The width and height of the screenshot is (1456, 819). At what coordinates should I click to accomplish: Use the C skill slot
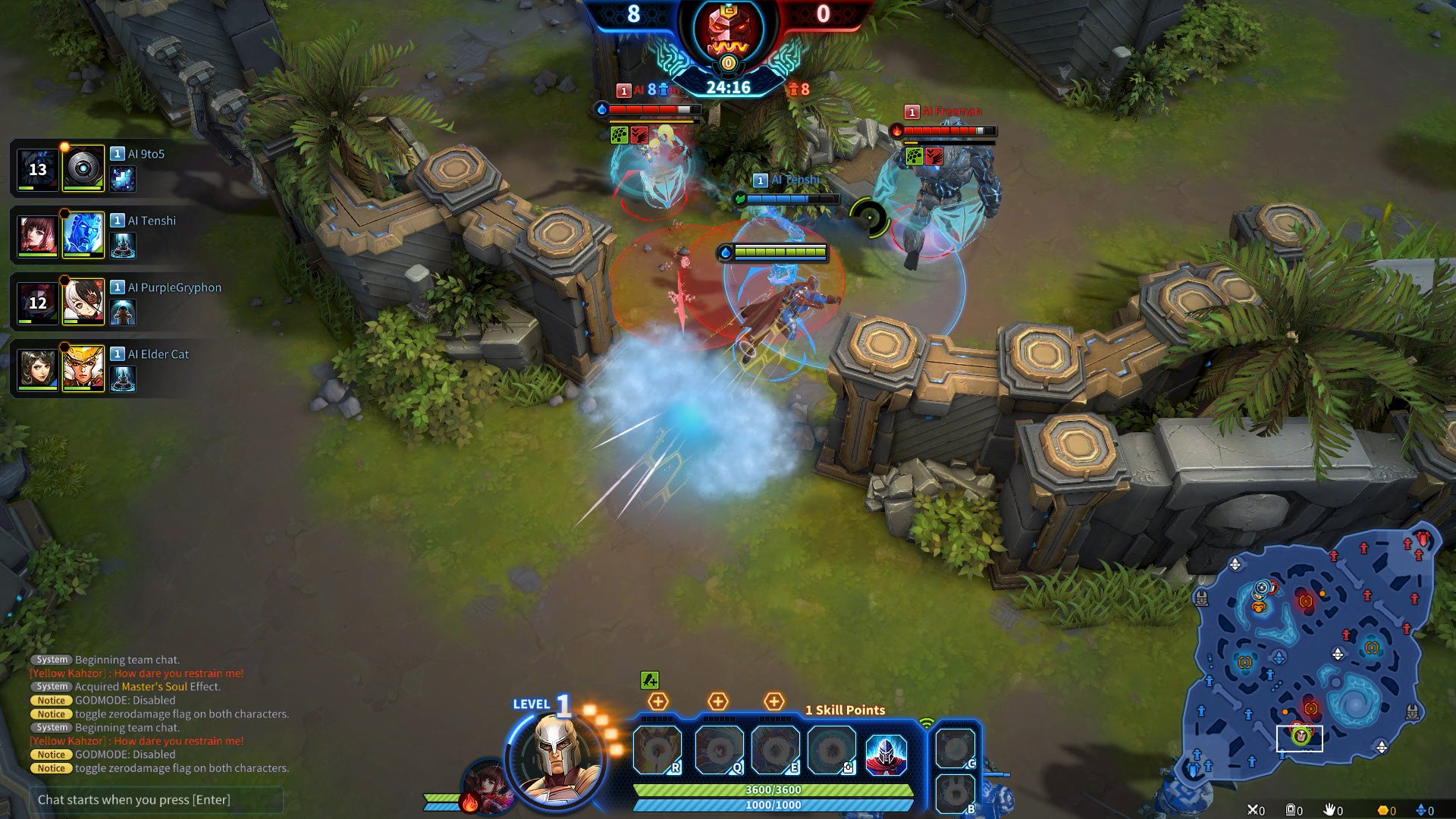click(x=955, y=748)
